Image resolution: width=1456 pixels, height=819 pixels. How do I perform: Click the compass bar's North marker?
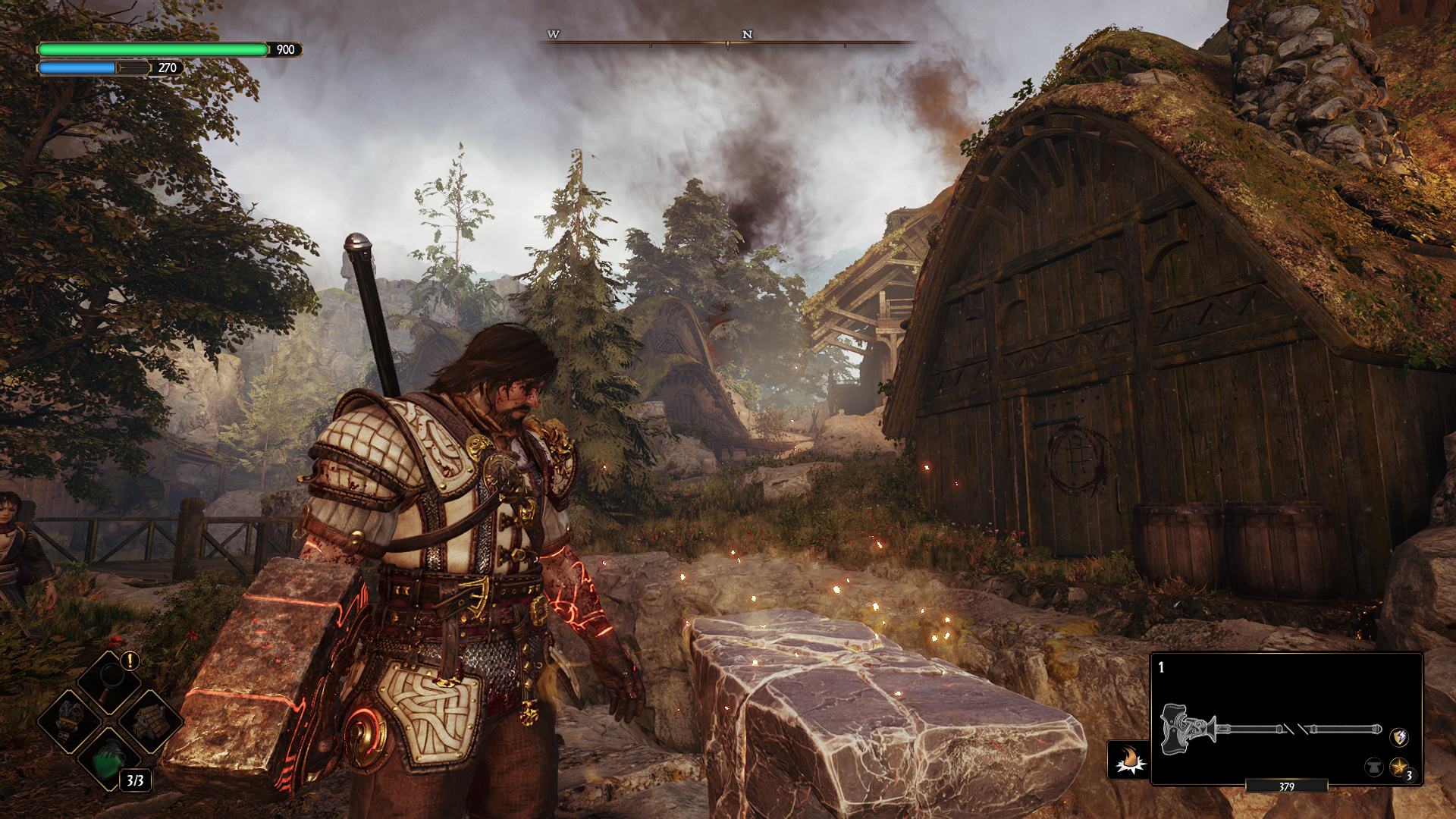pos(747,35)
